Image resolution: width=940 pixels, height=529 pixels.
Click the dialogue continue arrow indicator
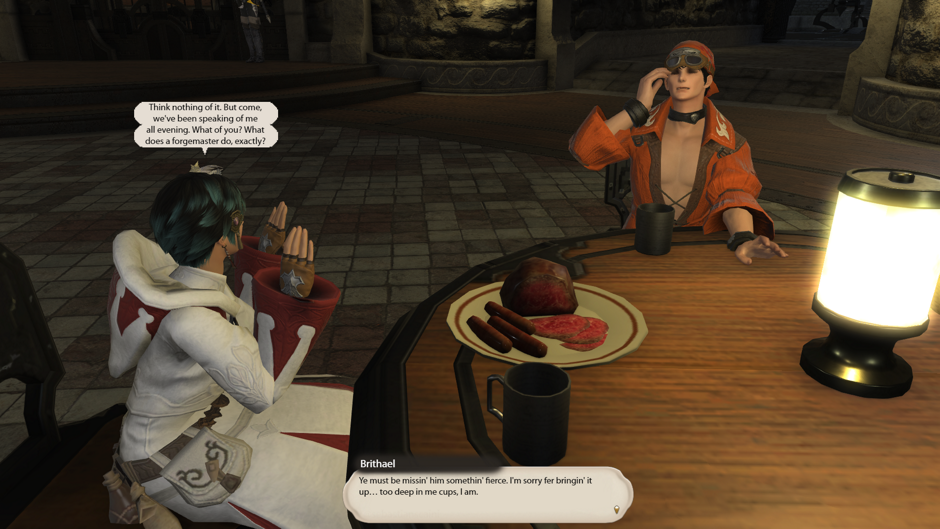(617, 510)
